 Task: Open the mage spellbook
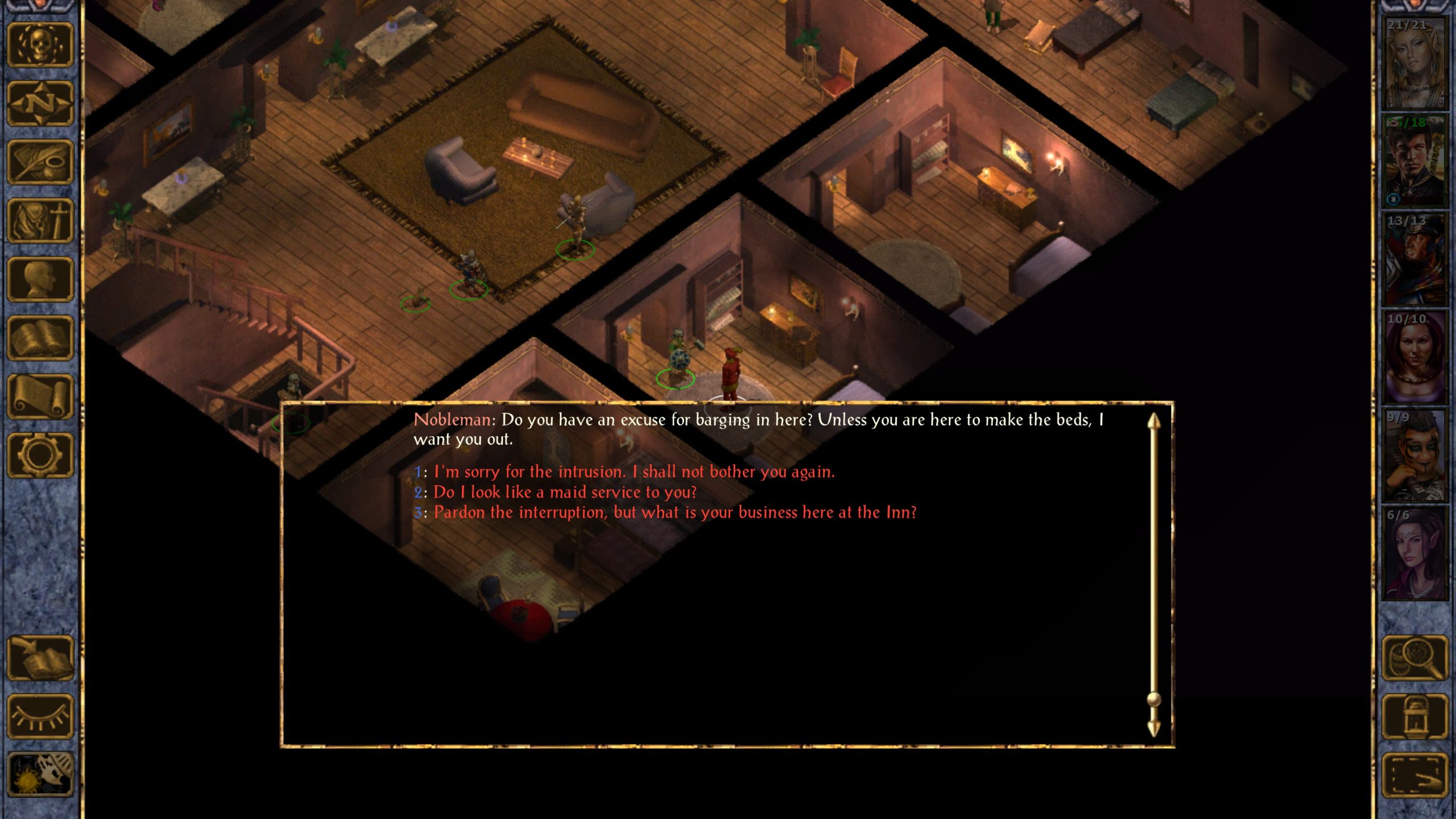click(x=40, y=338)
